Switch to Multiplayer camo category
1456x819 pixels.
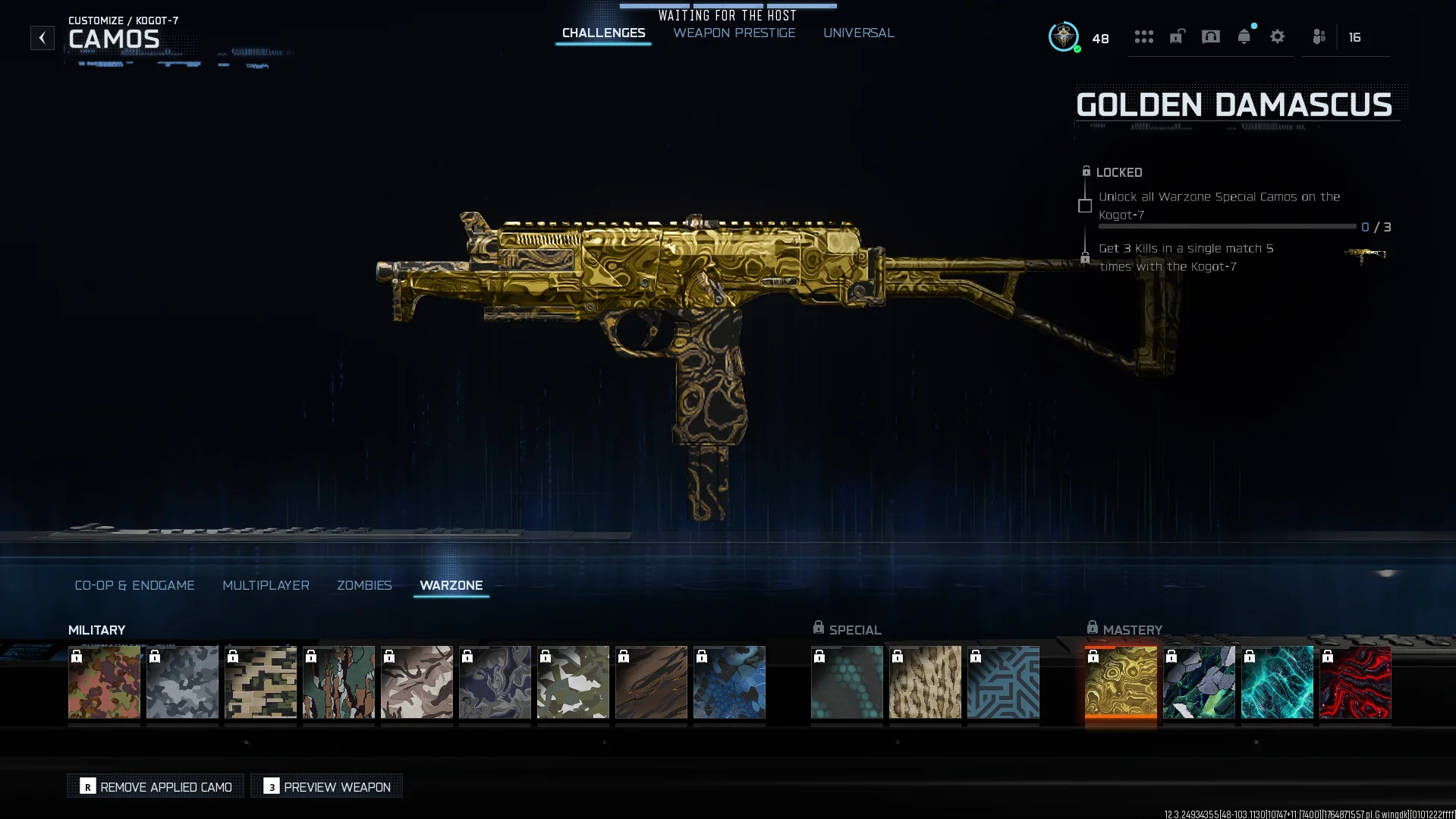(266, 585)
